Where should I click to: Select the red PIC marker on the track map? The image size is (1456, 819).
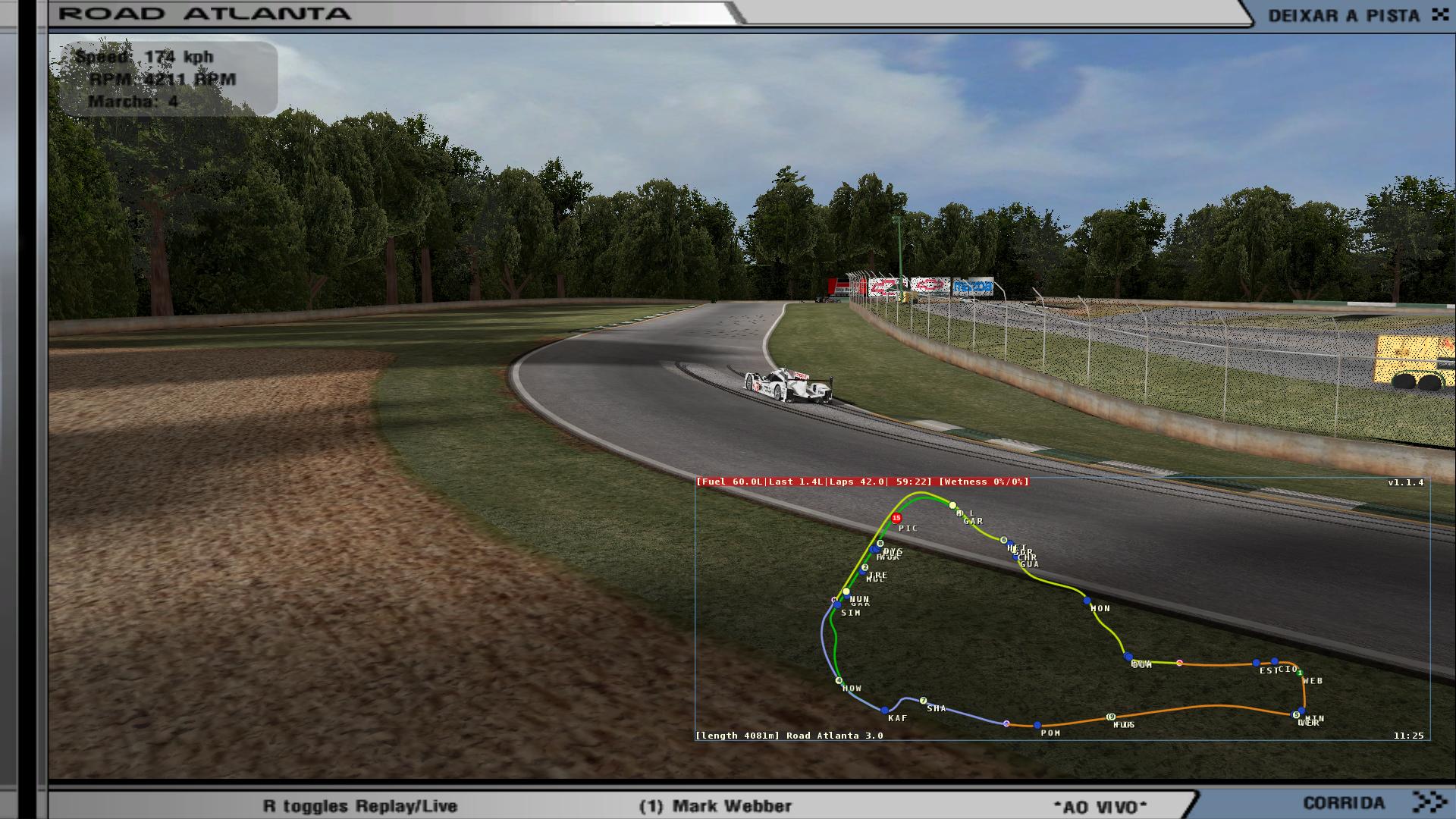point(896,519)
